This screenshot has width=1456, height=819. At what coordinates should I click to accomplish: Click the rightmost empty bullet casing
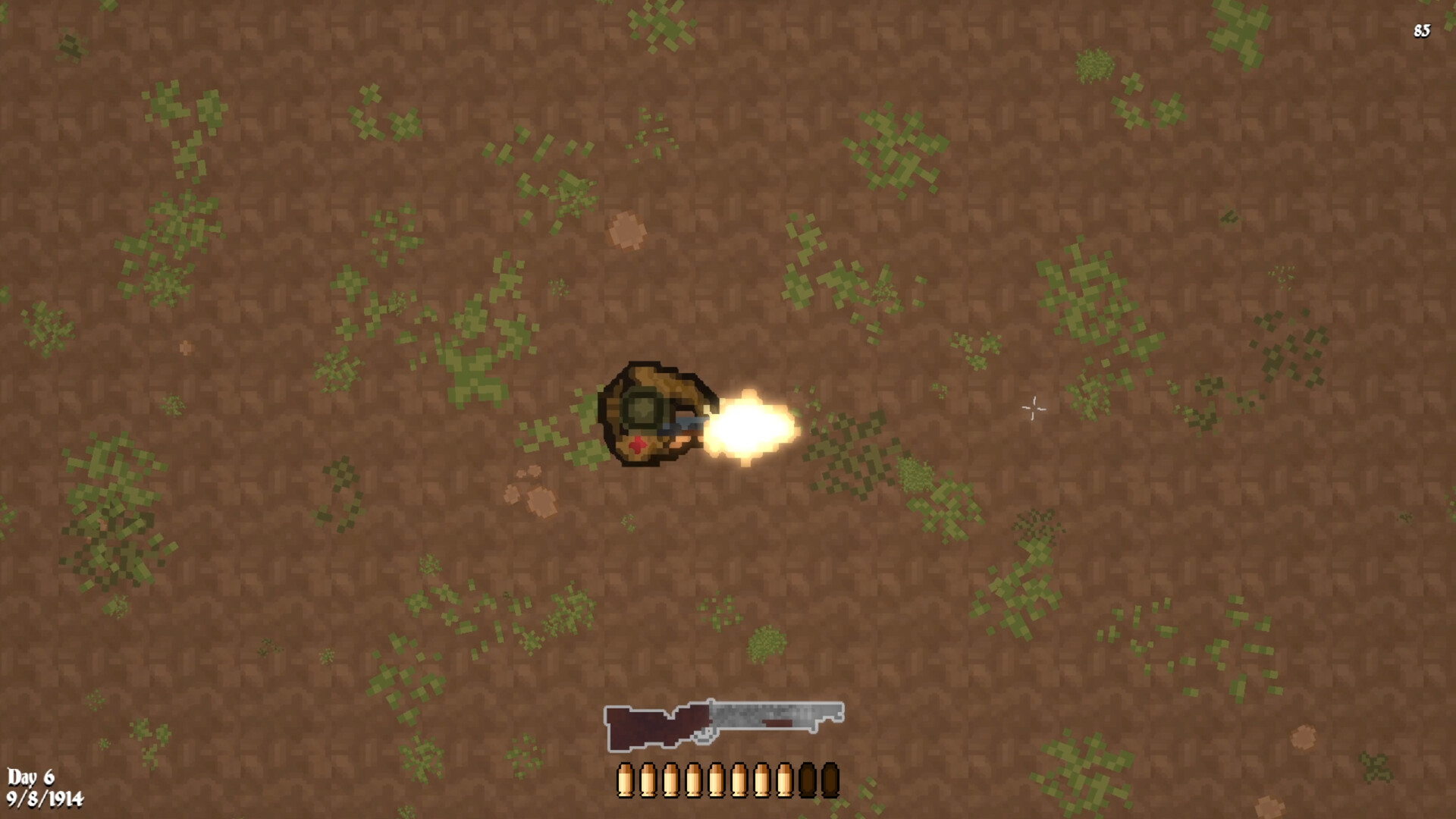coord(828,779)
